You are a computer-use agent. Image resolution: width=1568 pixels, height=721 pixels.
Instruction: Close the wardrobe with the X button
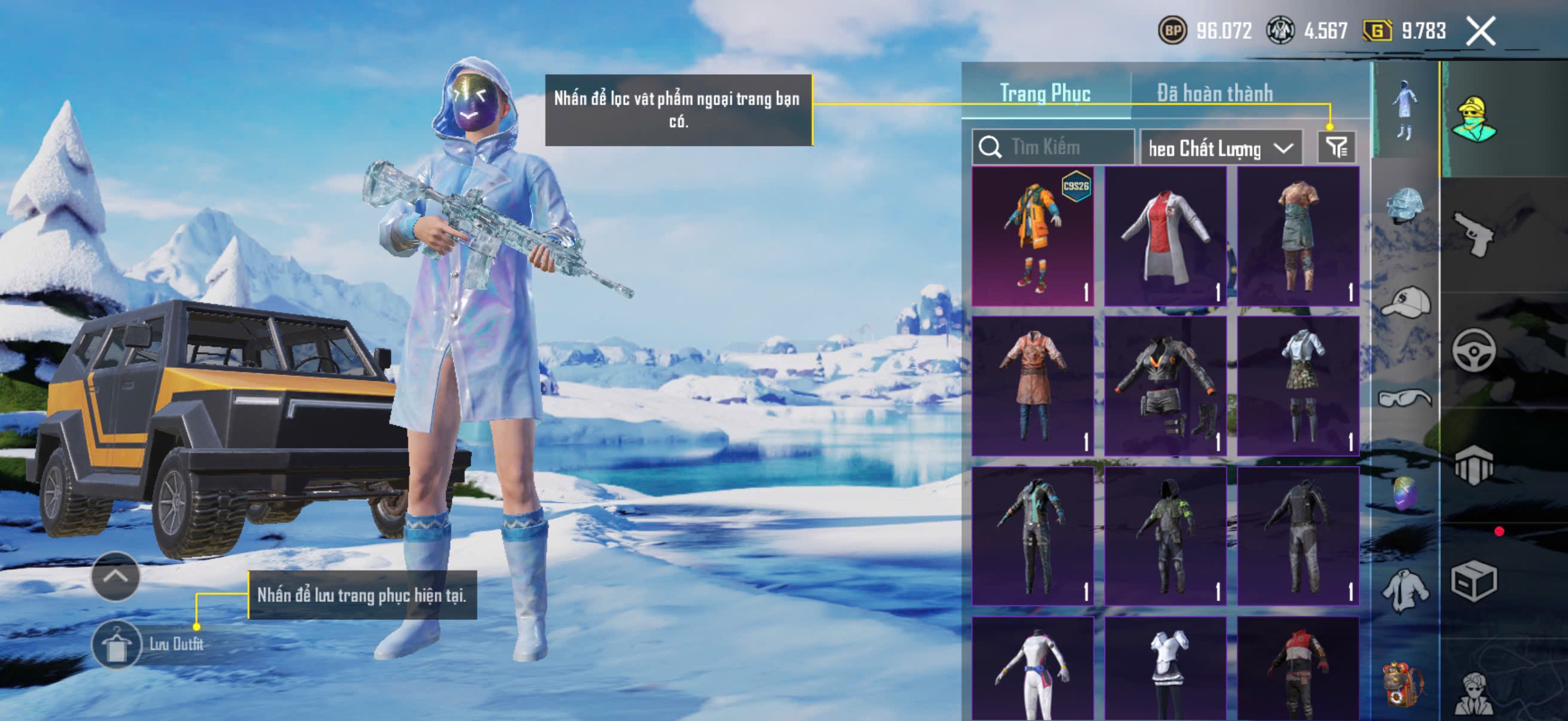pos(1480,30)
